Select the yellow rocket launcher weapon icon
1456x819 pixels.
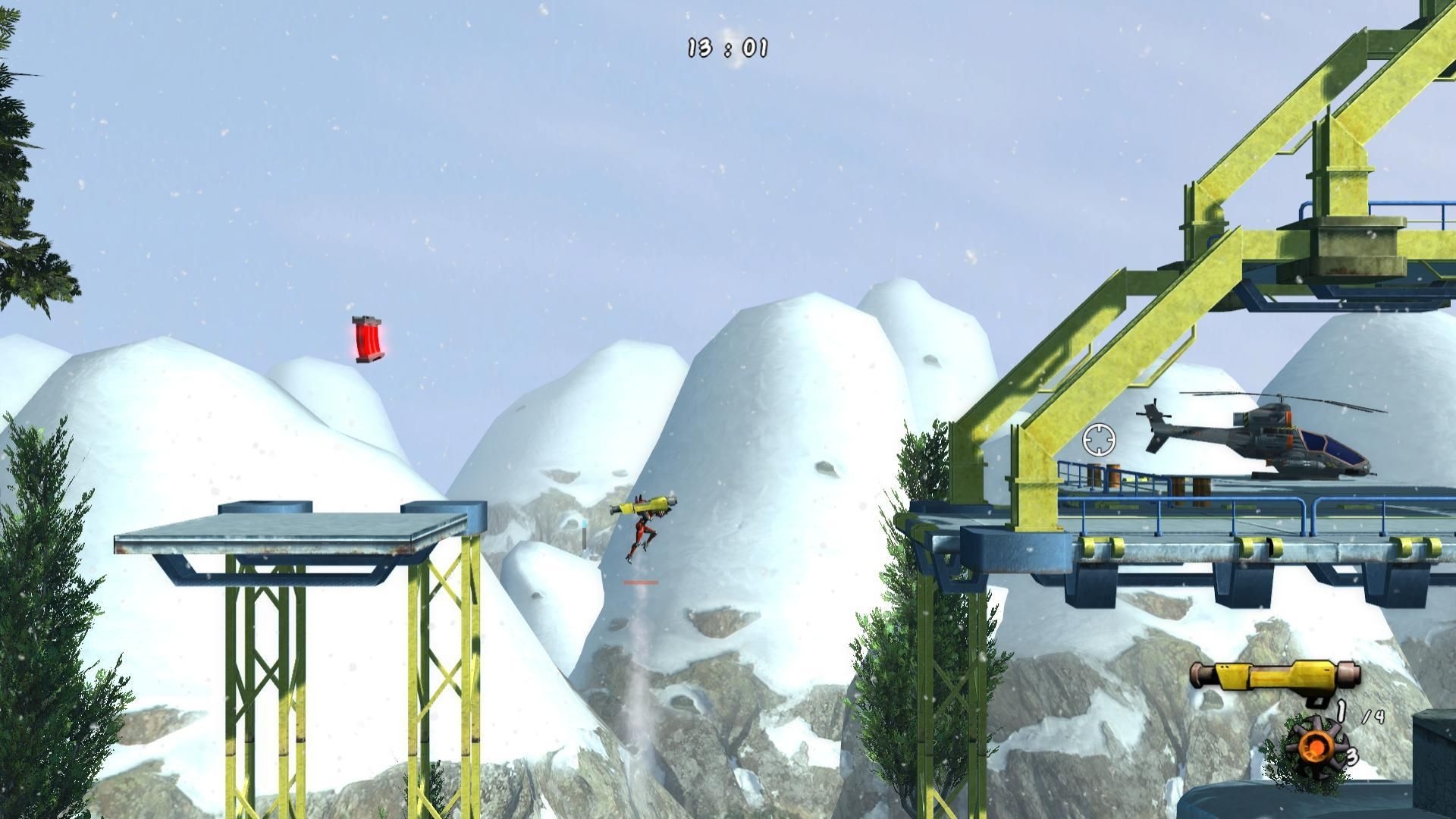click(x=1274, y=673)
